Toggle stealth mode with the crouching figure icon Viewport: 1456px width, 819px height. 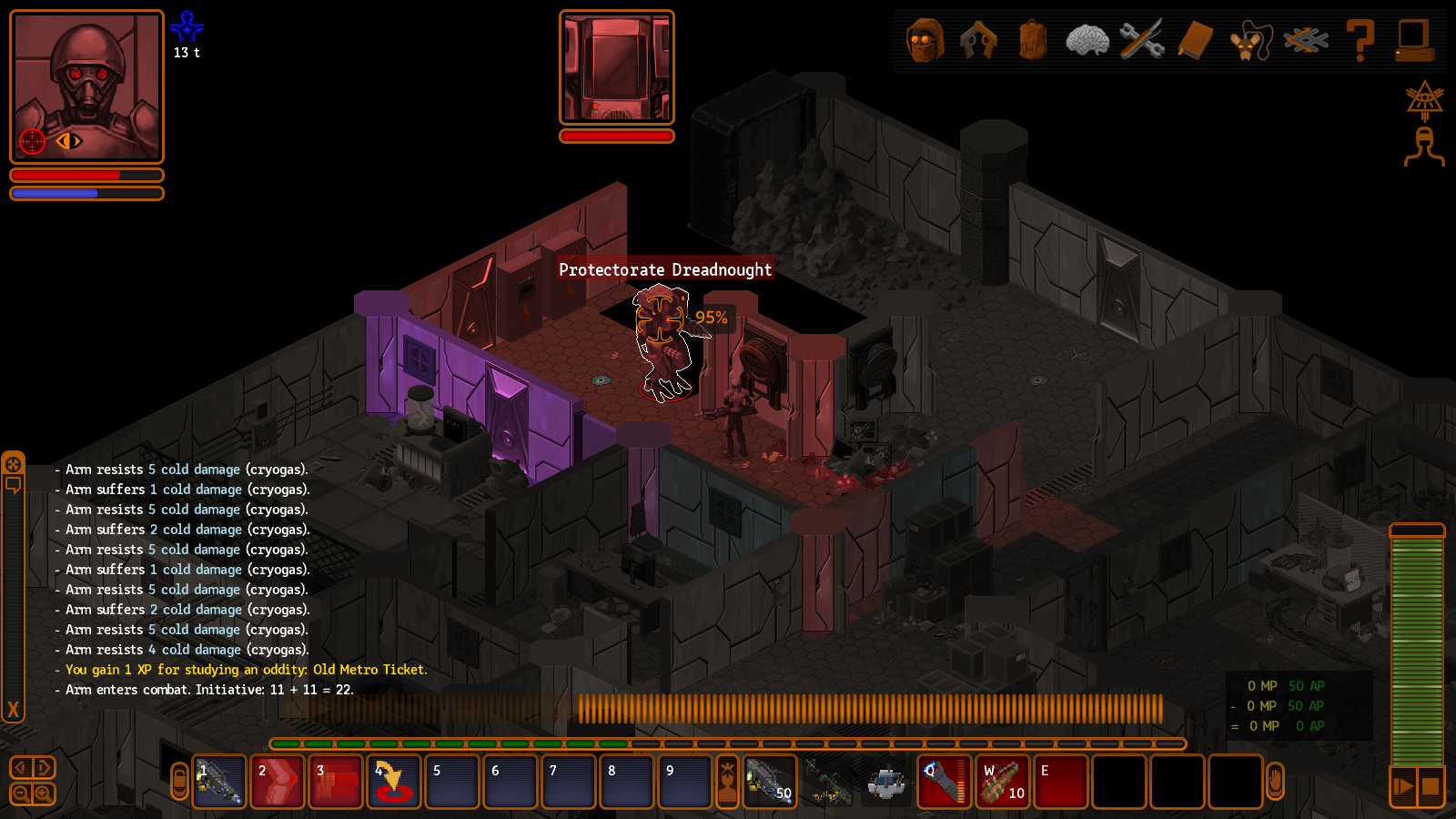1424,147
